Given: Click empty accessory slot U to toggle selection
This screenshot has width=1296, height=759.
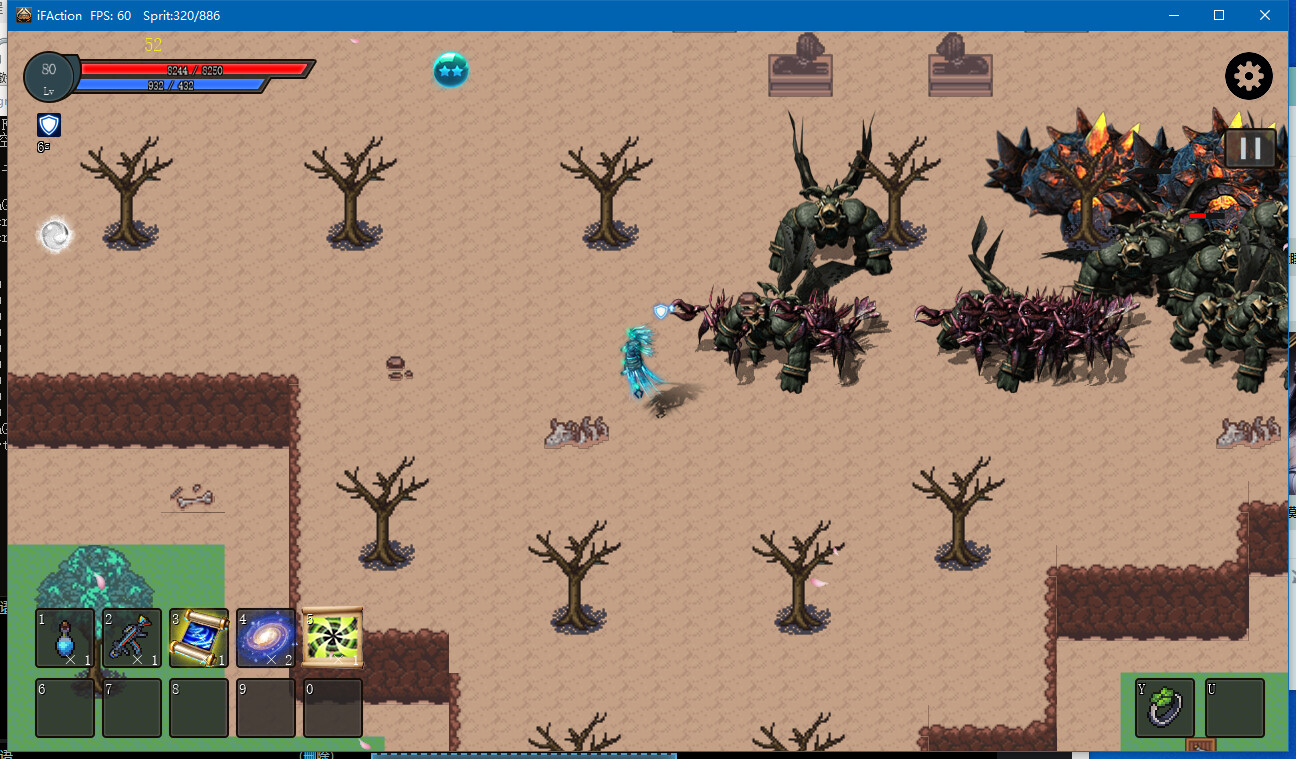Looking at the screenshot, I should (1234, 708).
